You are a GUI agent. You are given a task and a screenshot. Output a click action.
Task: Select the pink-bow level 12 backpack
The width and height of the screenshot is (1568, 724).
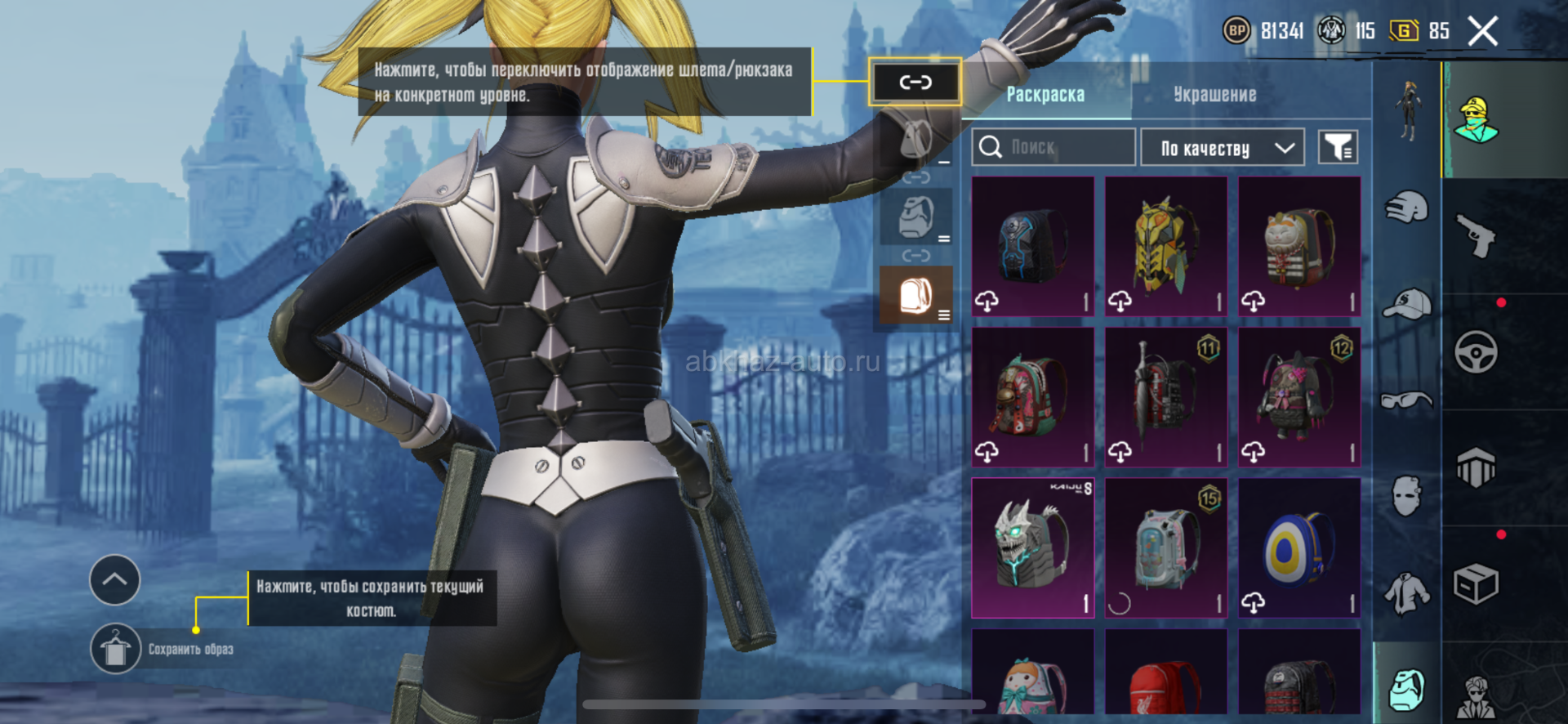click(1298, 396)
